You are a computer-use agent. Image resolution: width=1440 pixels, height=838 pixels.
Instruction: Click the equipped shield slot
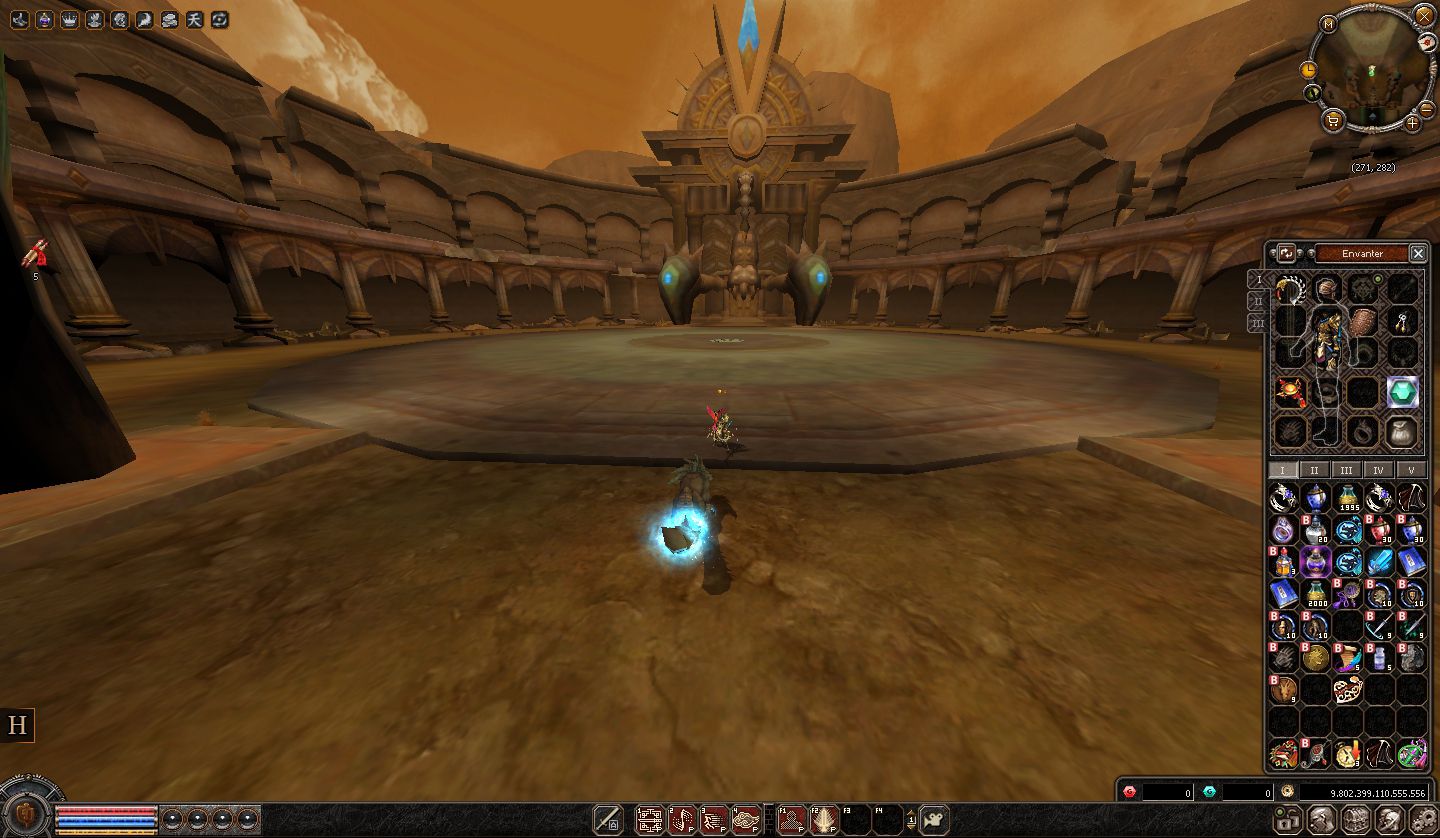(1363, 322)
